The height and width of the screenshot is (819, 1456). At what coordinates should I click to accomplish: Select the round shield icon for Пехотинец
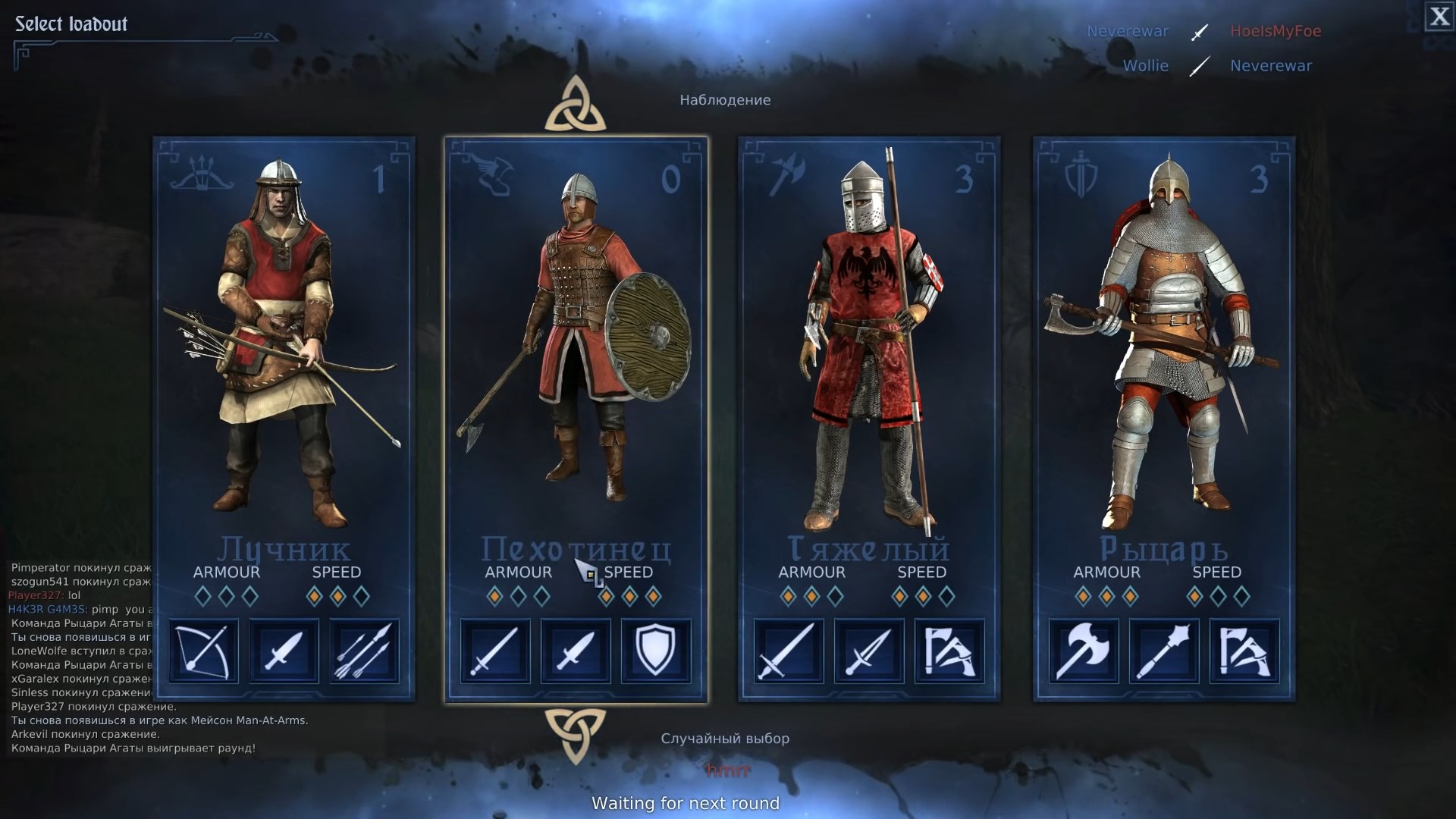655,651
